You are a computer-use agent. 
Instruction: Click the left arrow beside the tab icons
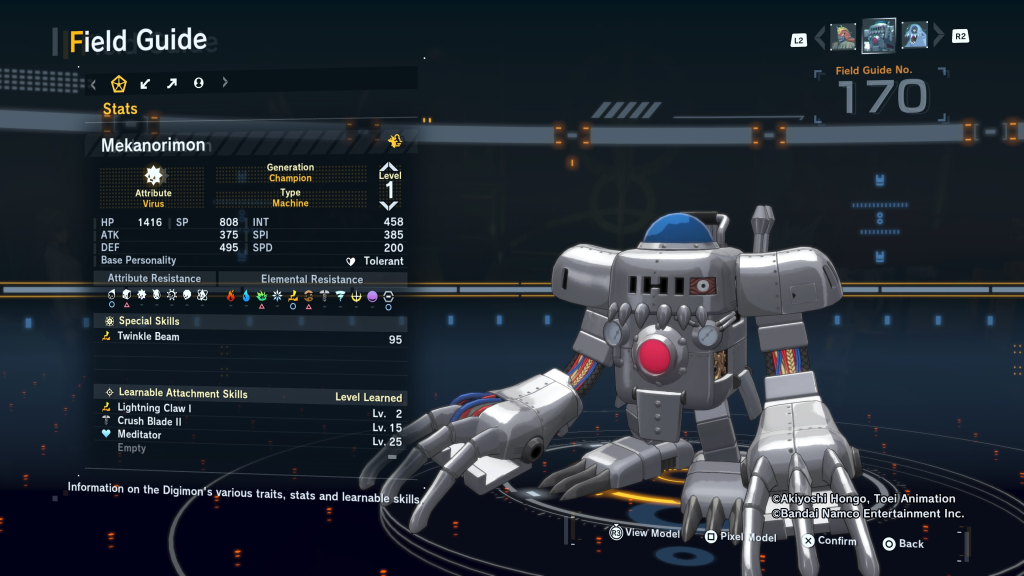tap(93, 83)
